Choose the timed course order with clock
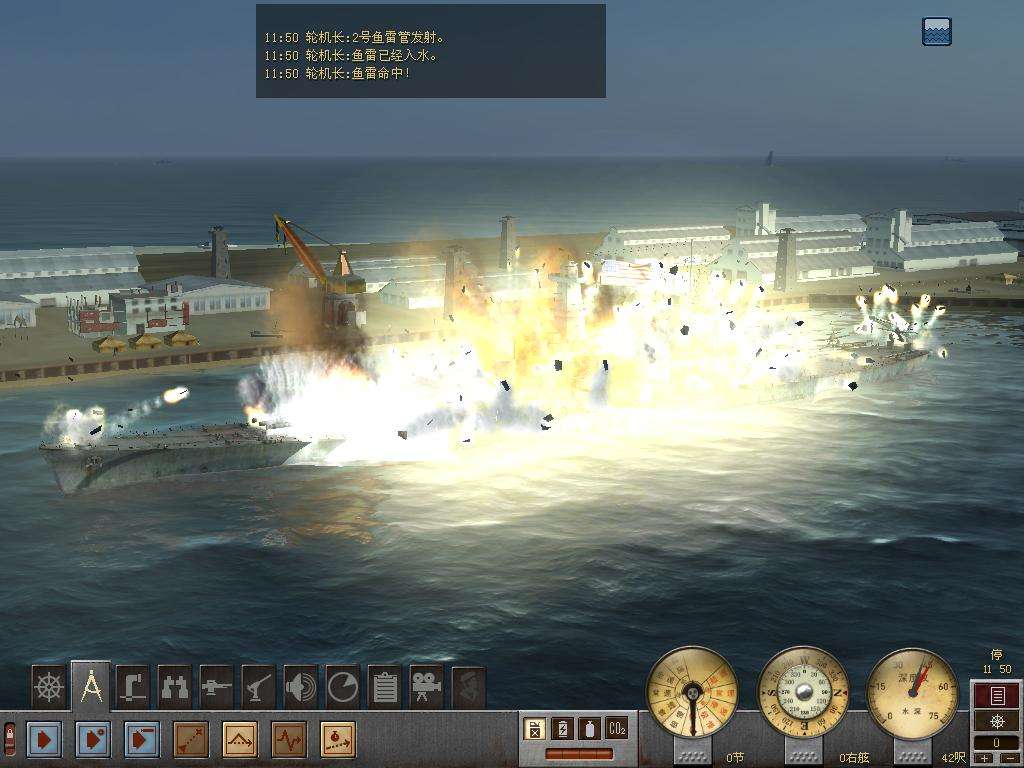The image size is (1024, 768). point(338,740)
